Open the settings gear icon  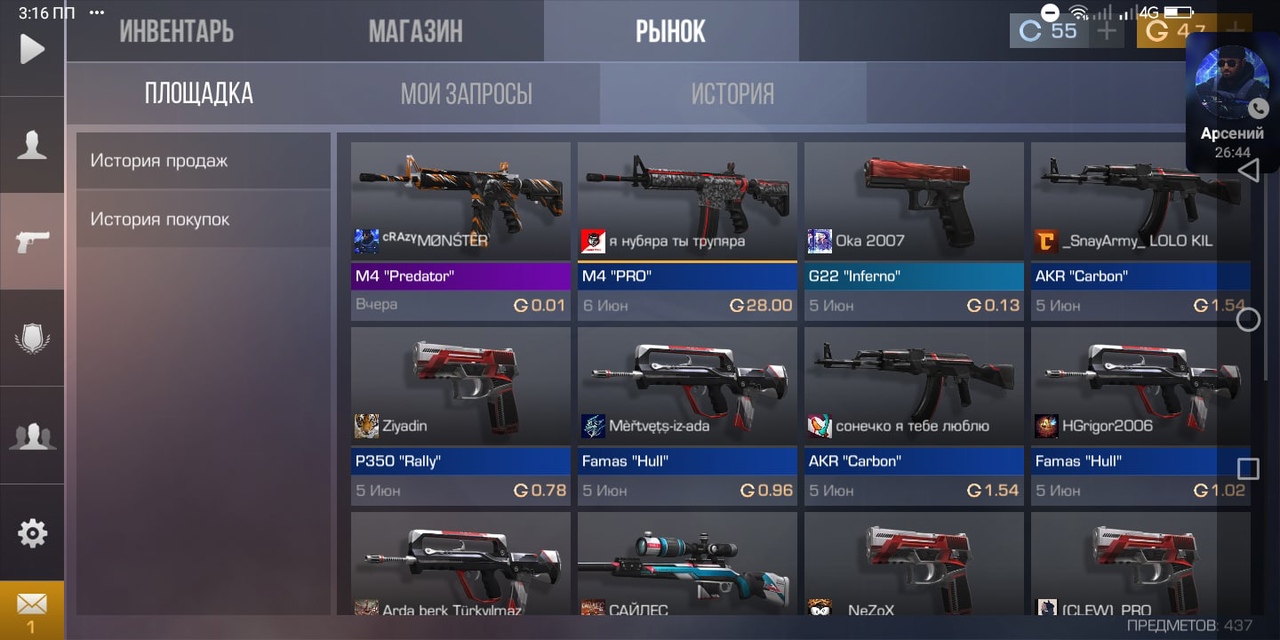click(32, 533)
